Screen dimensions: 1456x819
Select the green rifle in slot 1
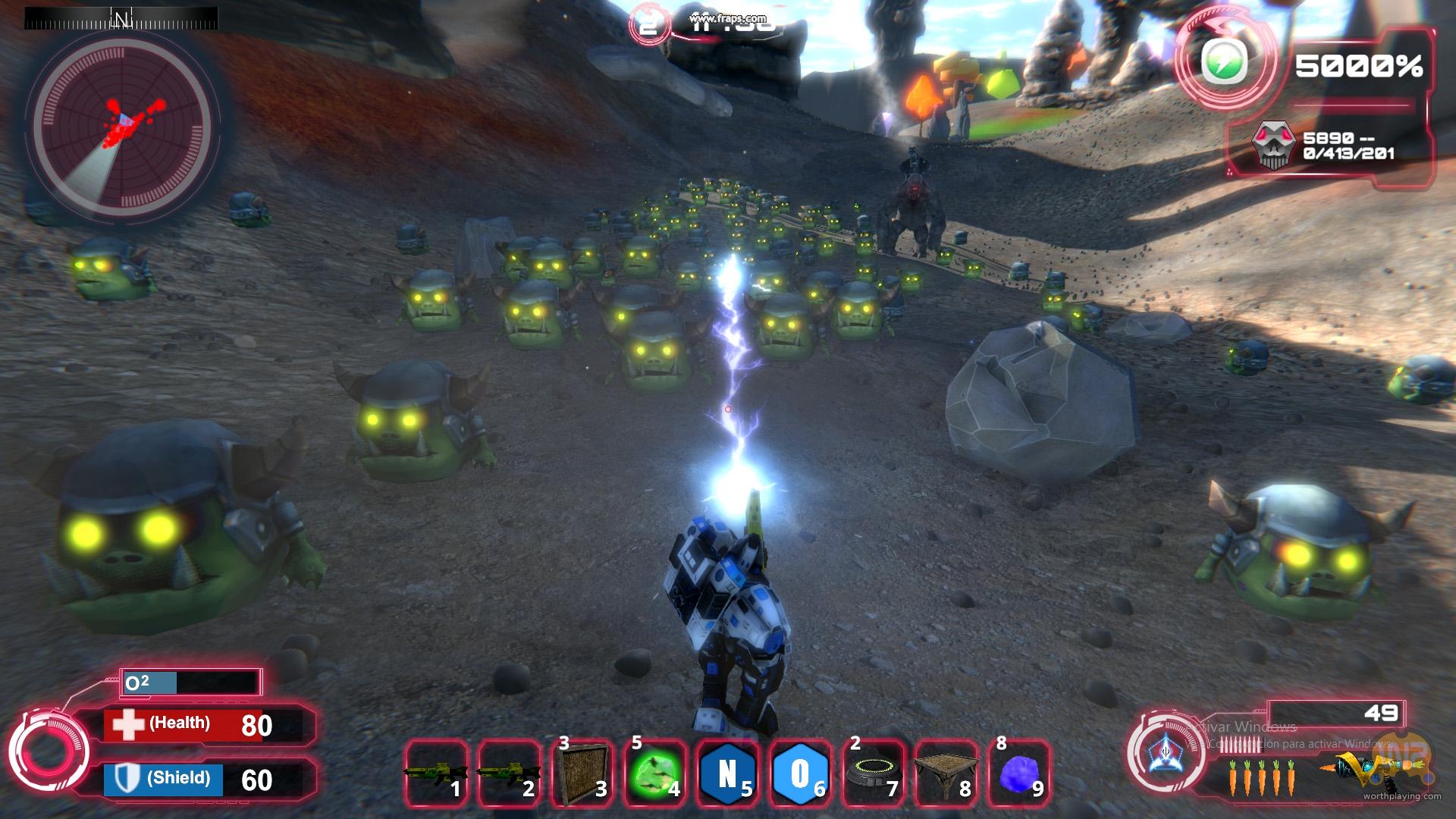435,773
